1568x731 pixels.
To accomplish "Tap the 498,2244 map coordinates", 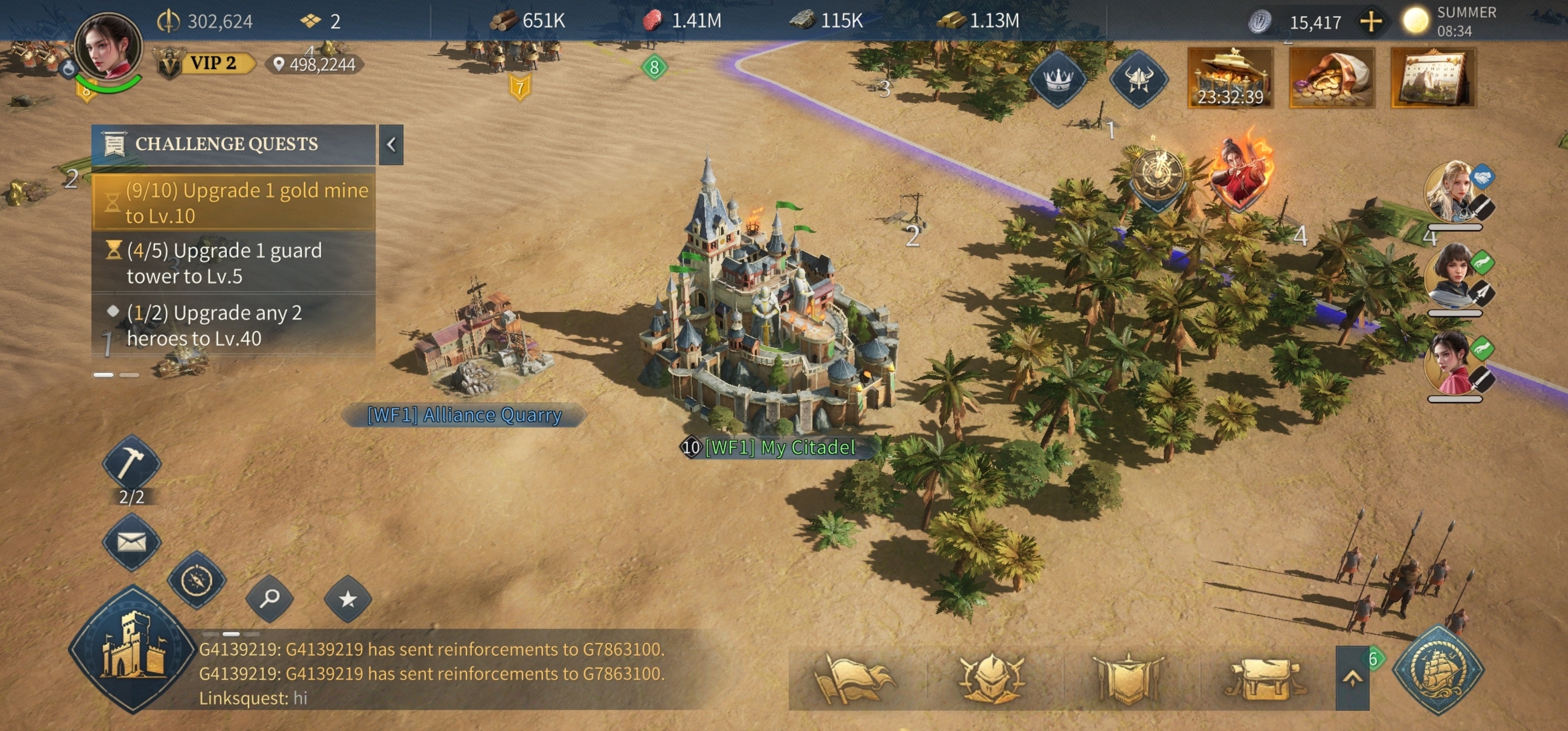I will click(315, 64).
